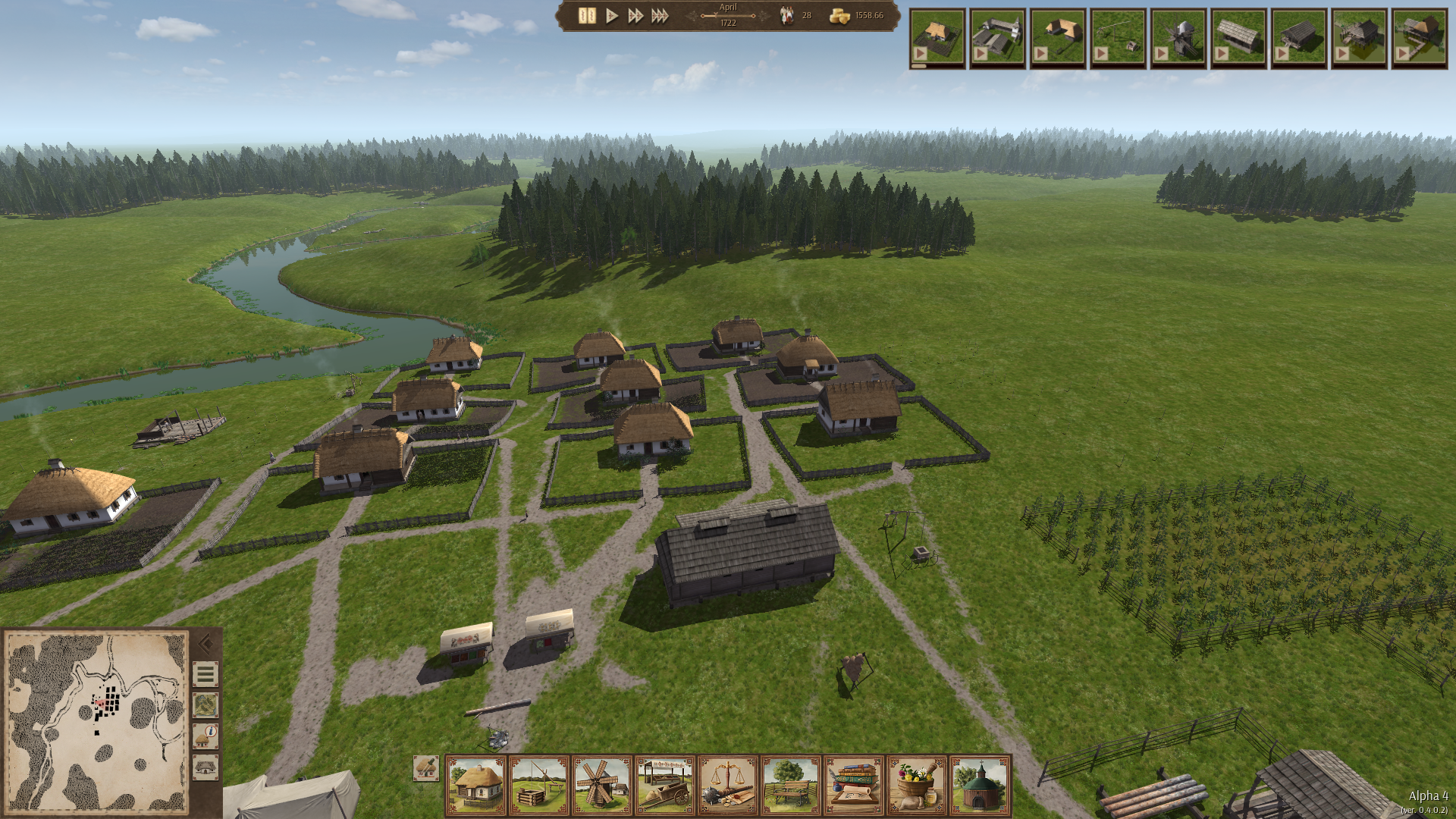Open the scales and mace administration category

point(728,786)
